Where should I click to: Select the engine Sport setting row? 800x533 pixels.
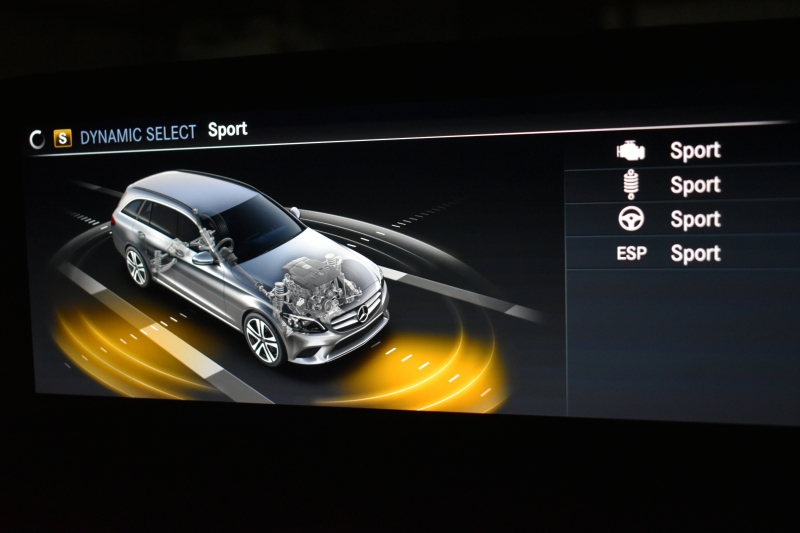coord(680,151)
